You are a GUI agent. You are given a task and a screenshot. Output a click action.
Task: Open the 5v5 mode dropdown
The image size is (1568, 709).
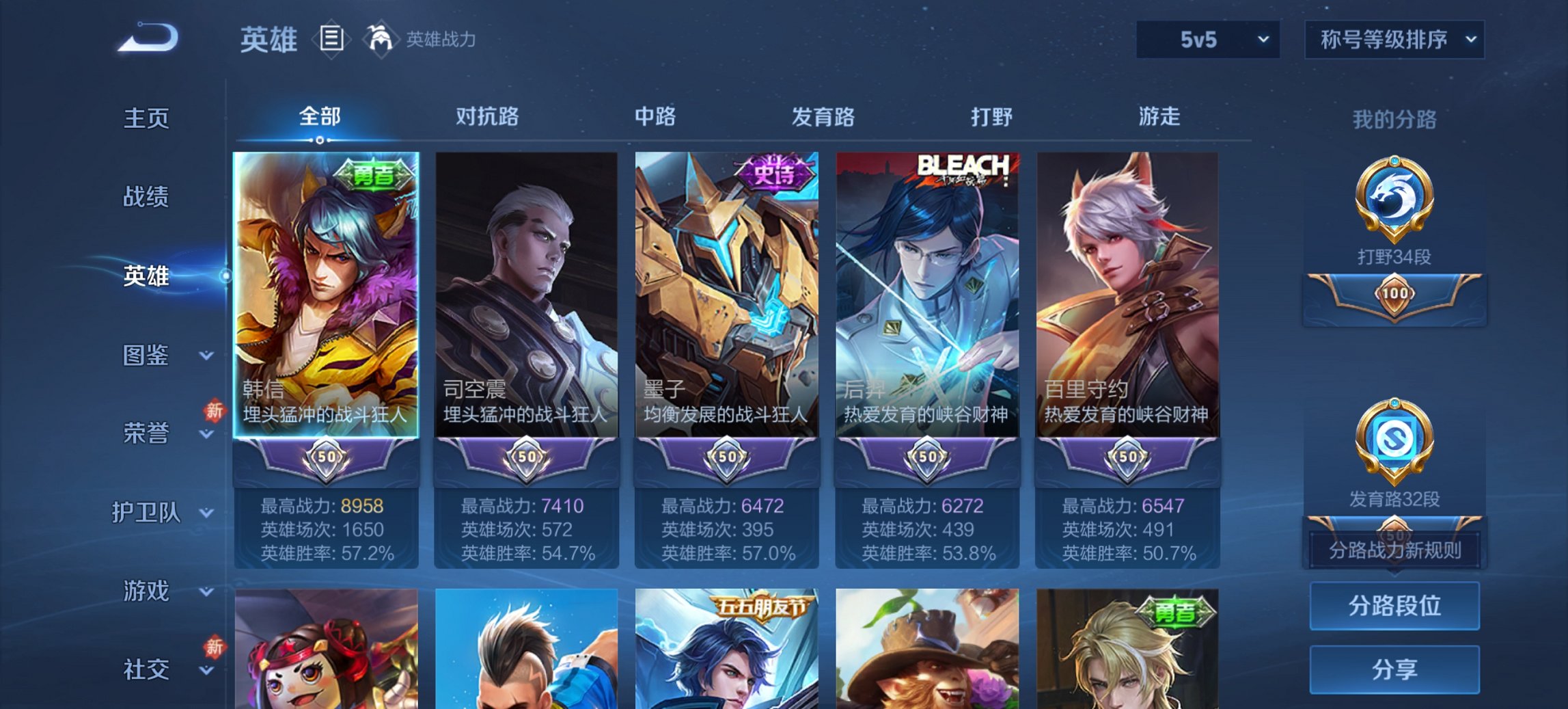pos(1206,40)
